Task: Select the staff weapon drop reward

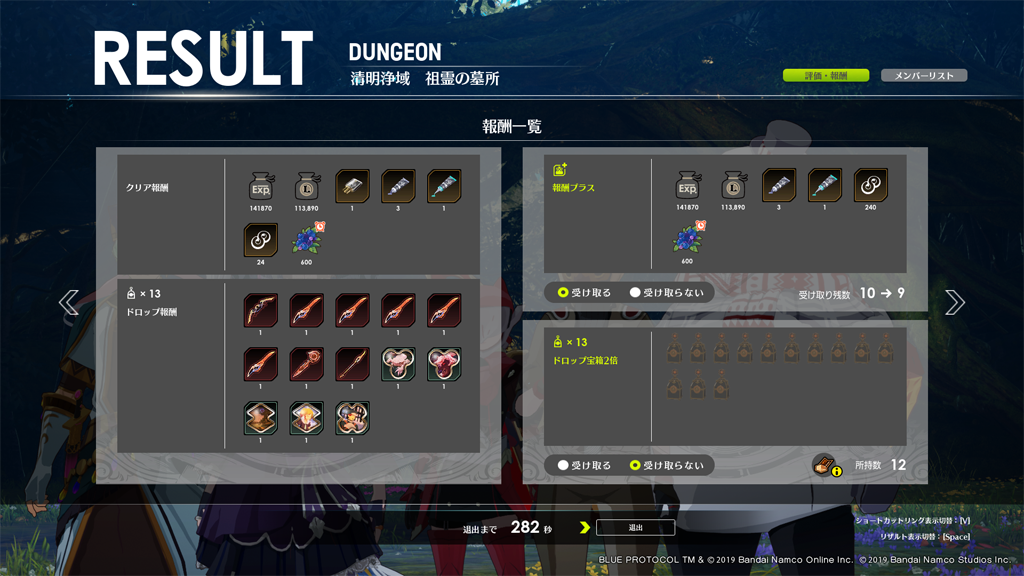Action: (x=307, y=364)
